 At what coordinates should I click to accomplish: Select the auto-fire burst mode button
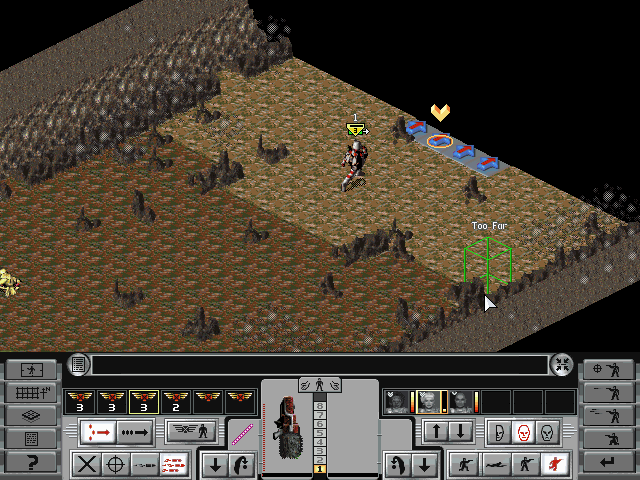(x=172, y=464)
